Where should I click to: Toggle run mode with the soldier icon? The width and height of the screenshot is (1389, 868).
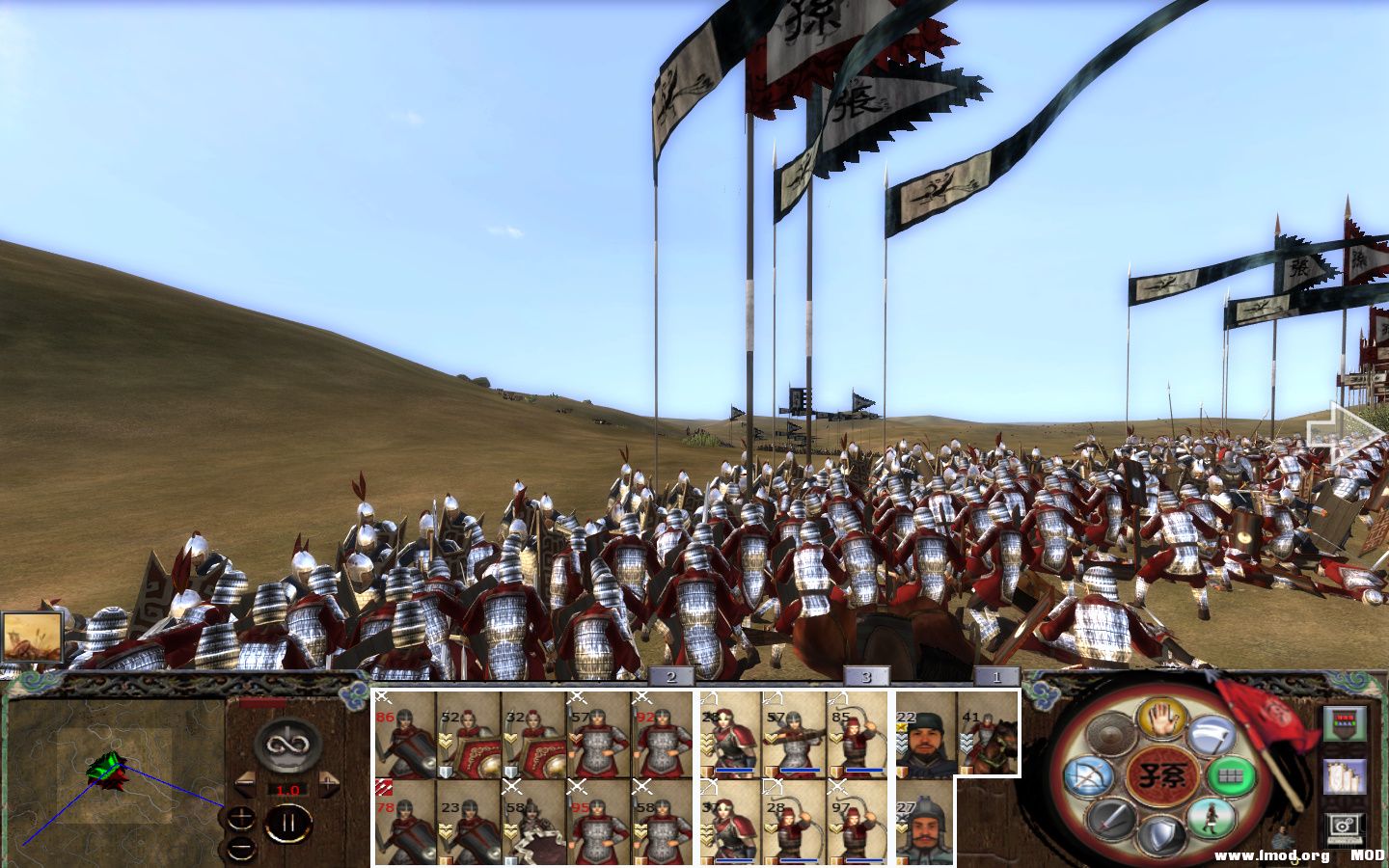click(x=1213, y=818)
